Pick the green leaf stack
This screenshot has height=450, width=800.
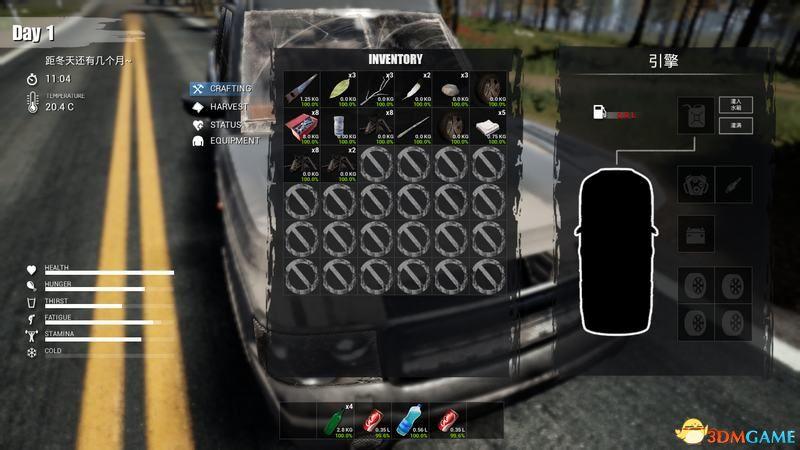pos(340,90)
